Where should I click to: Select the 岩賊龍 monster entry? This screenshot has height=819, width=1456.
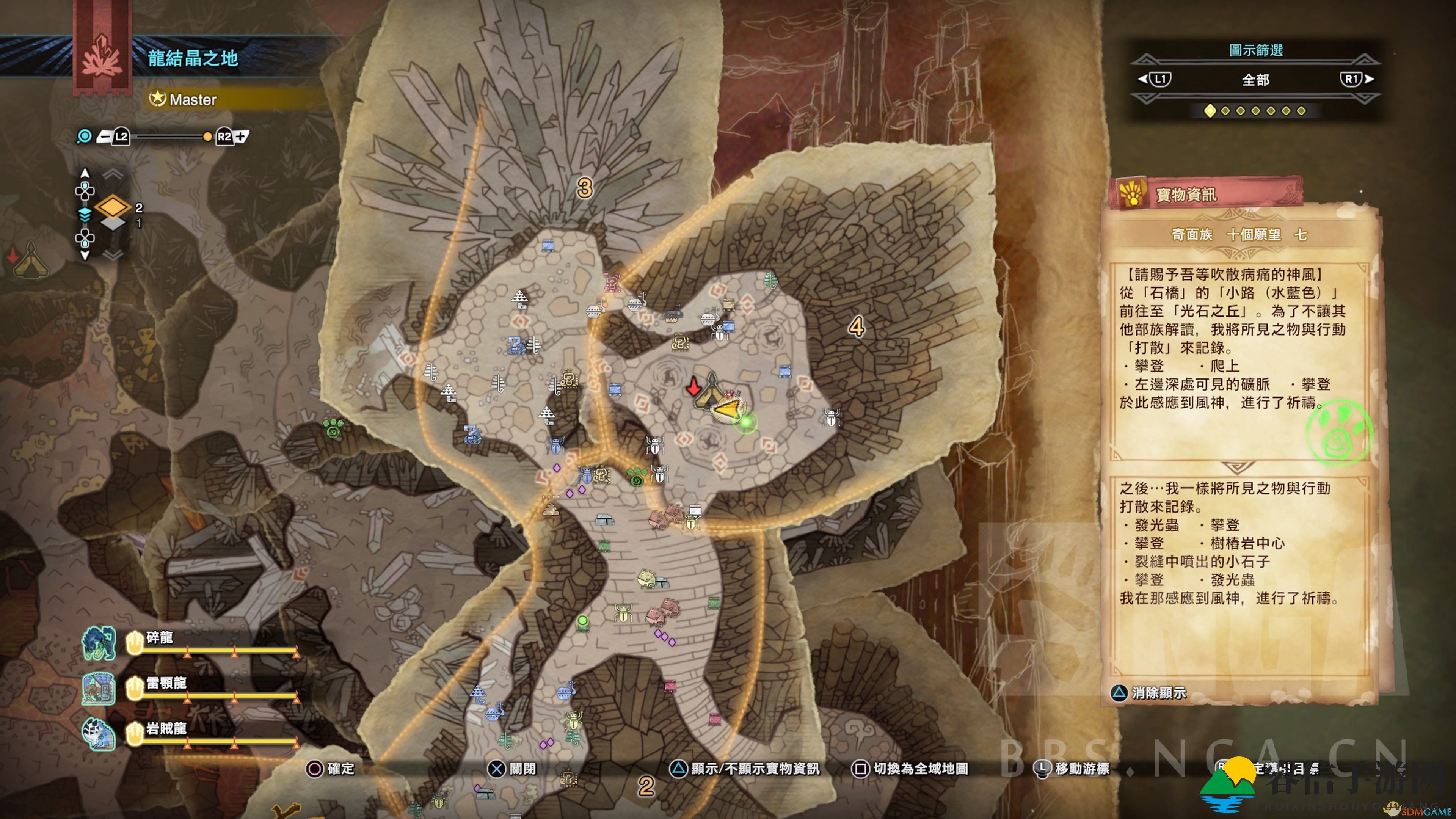166,729
